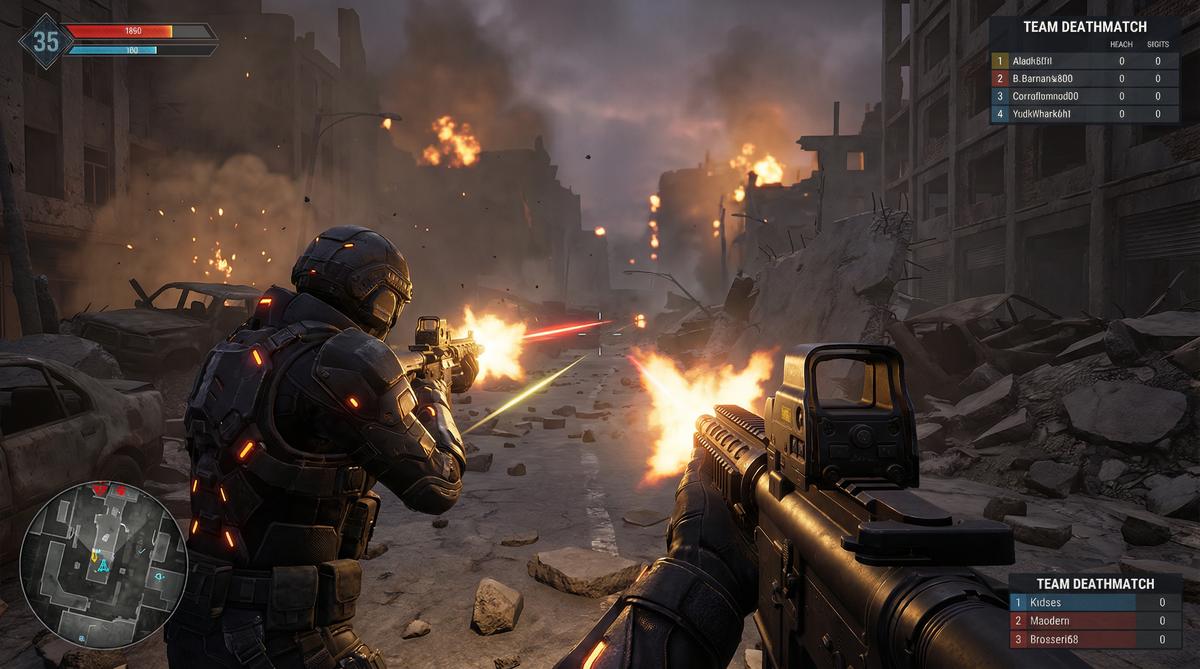Click the level 35 diamond badge
The width and height of the screenshot is (1200, 669).
[46, 41]
